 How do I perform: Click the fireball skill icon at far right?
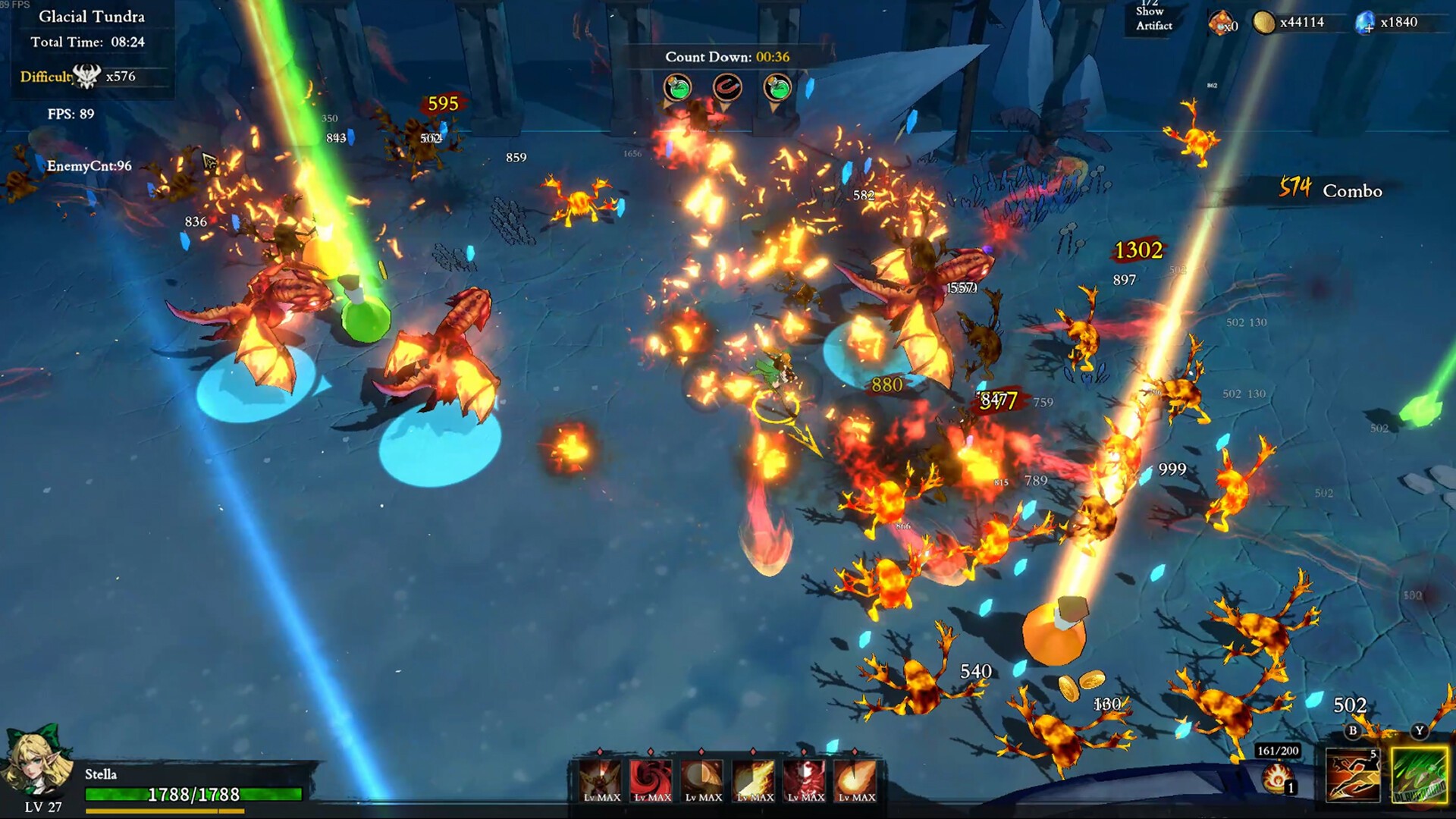(855, 781)
